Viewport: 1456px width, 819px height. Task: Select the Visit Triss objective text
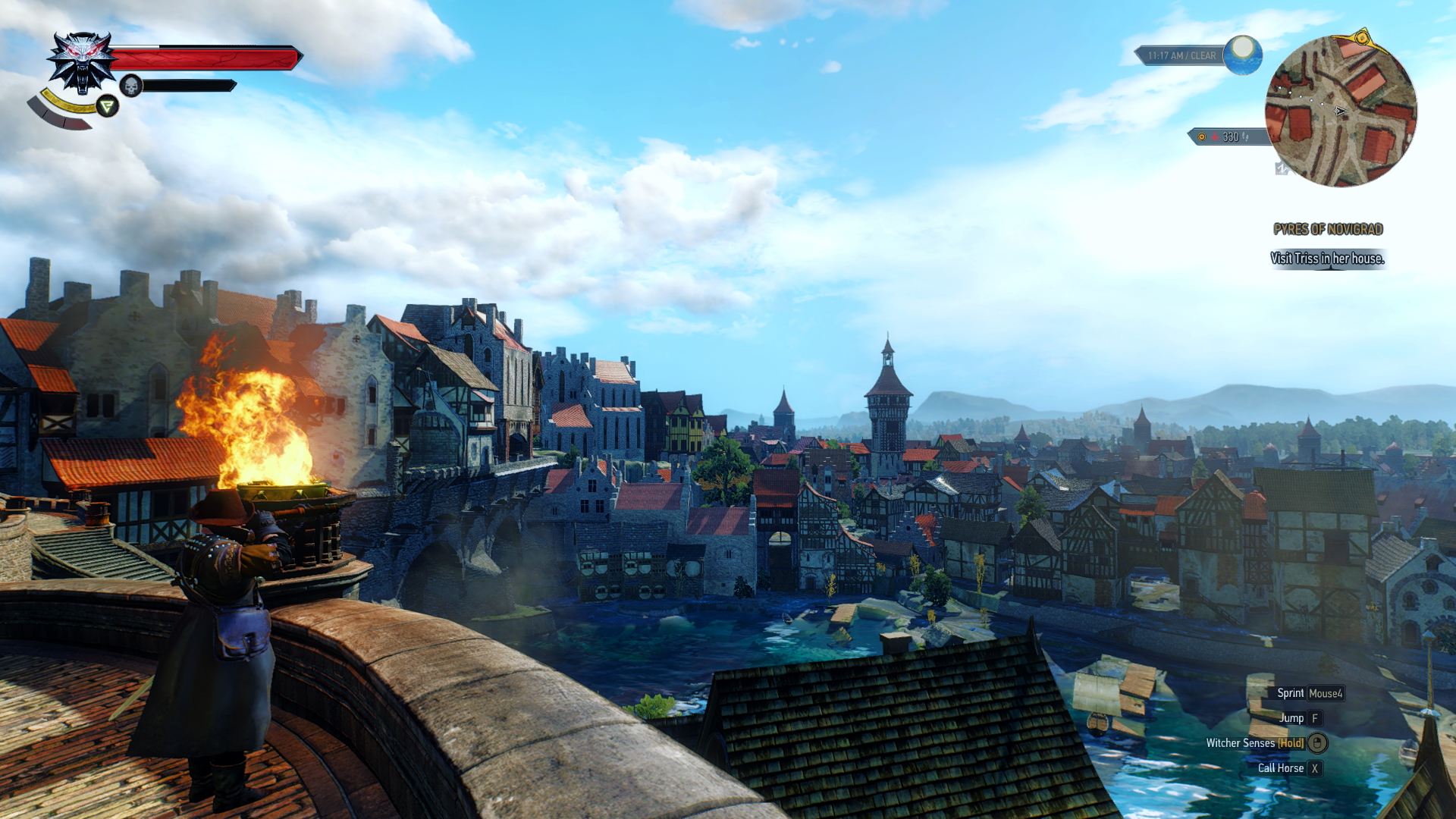[x=1327, y=259]
